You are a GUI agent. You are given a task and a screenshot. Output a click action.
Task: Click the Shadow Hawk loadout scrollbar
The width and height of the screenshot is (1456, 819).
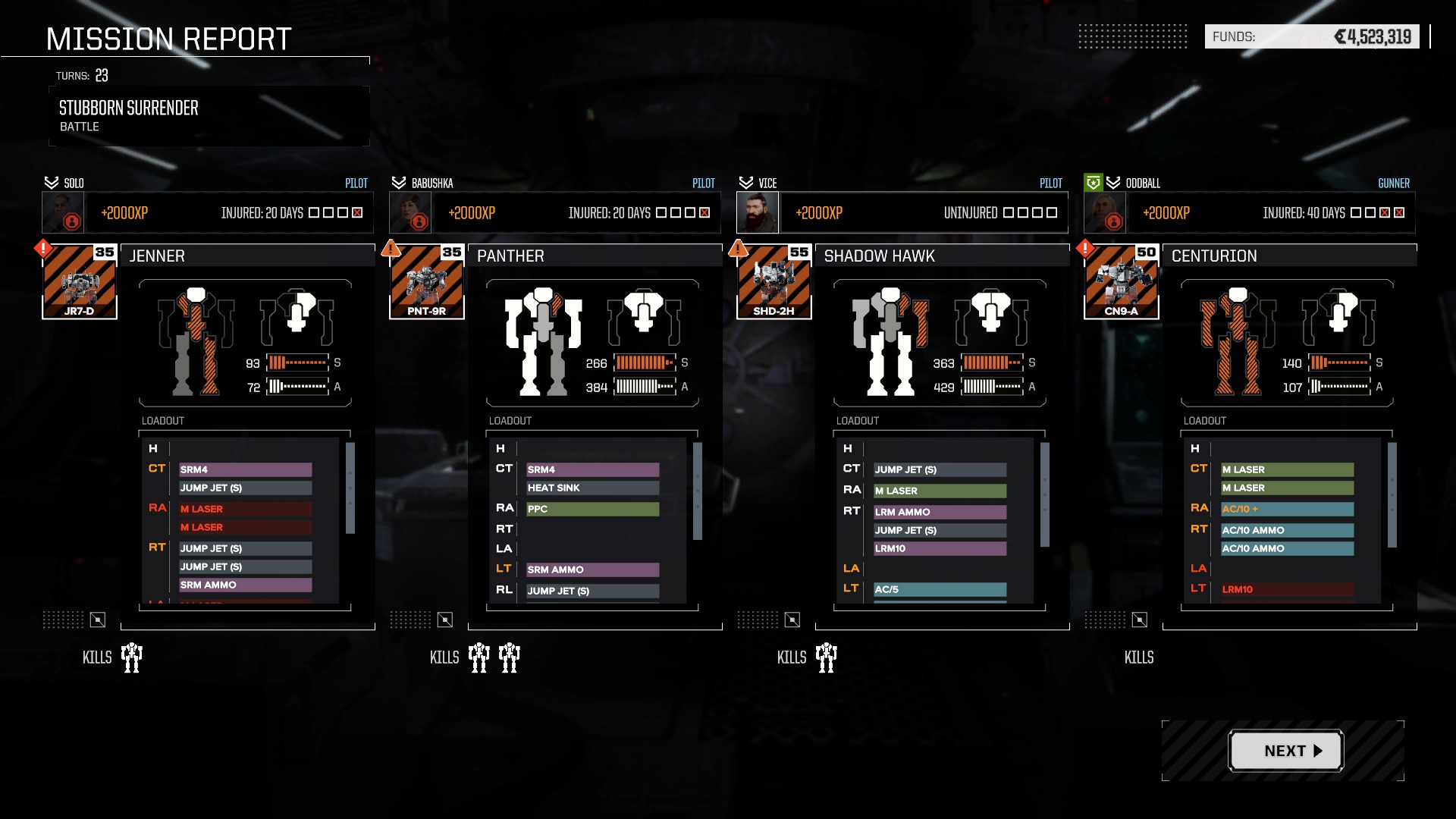pyautogui.click(x=1045, y=494)
